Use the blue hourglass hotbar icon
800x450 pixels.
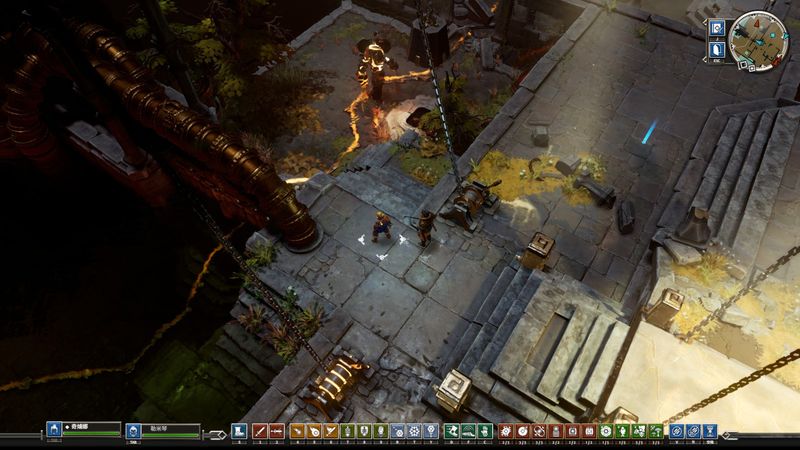coord(711,430)
